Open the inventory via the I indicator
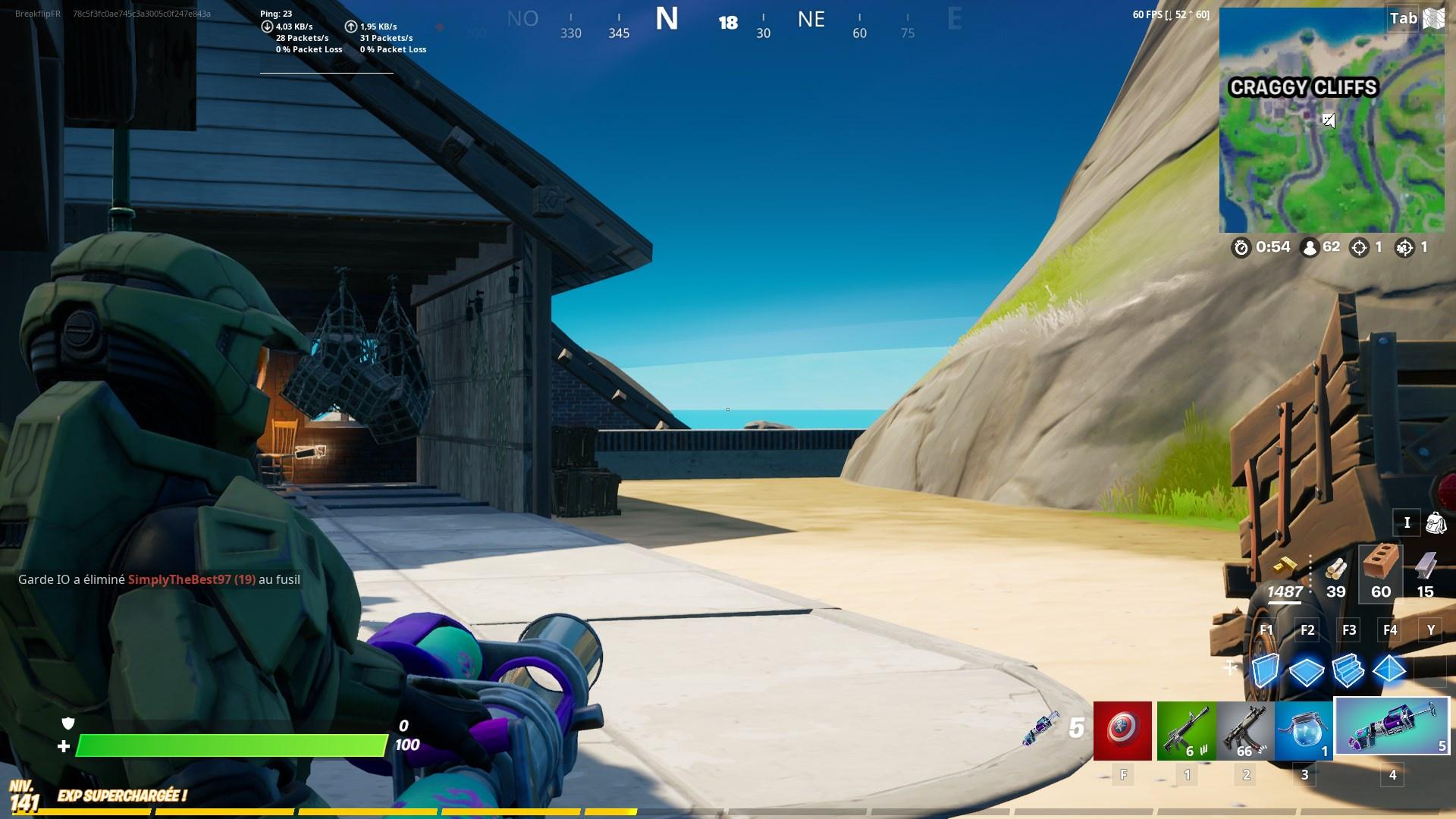The width and height of the screenshot is (1456, 819). (1407, 523)
